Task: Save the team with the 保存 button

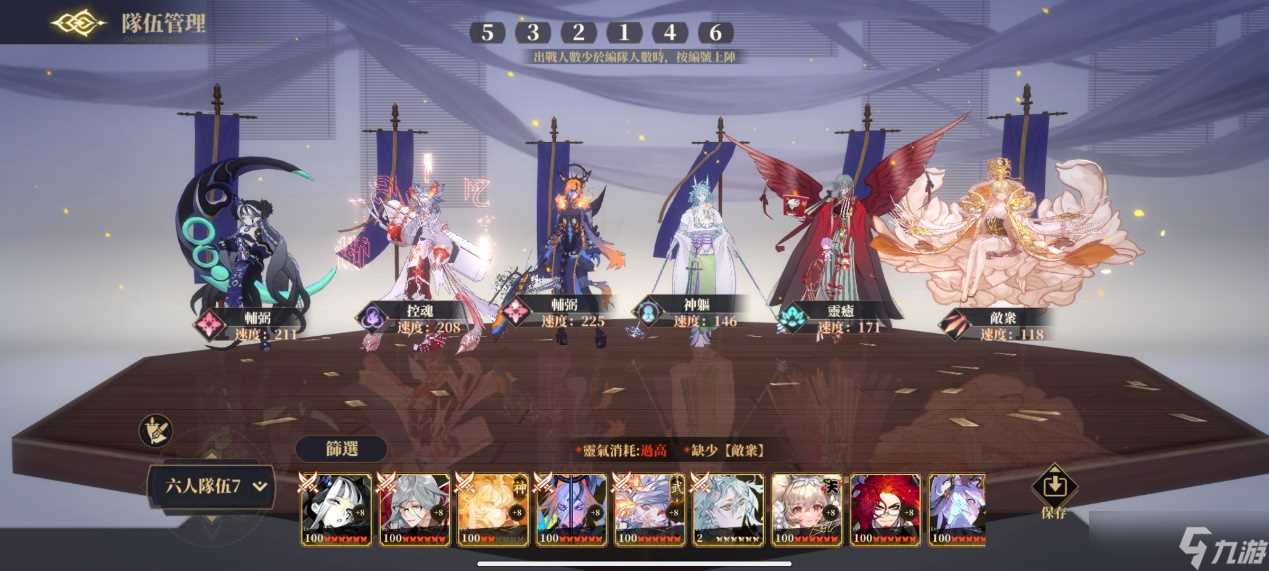Action: [1054, 493]
